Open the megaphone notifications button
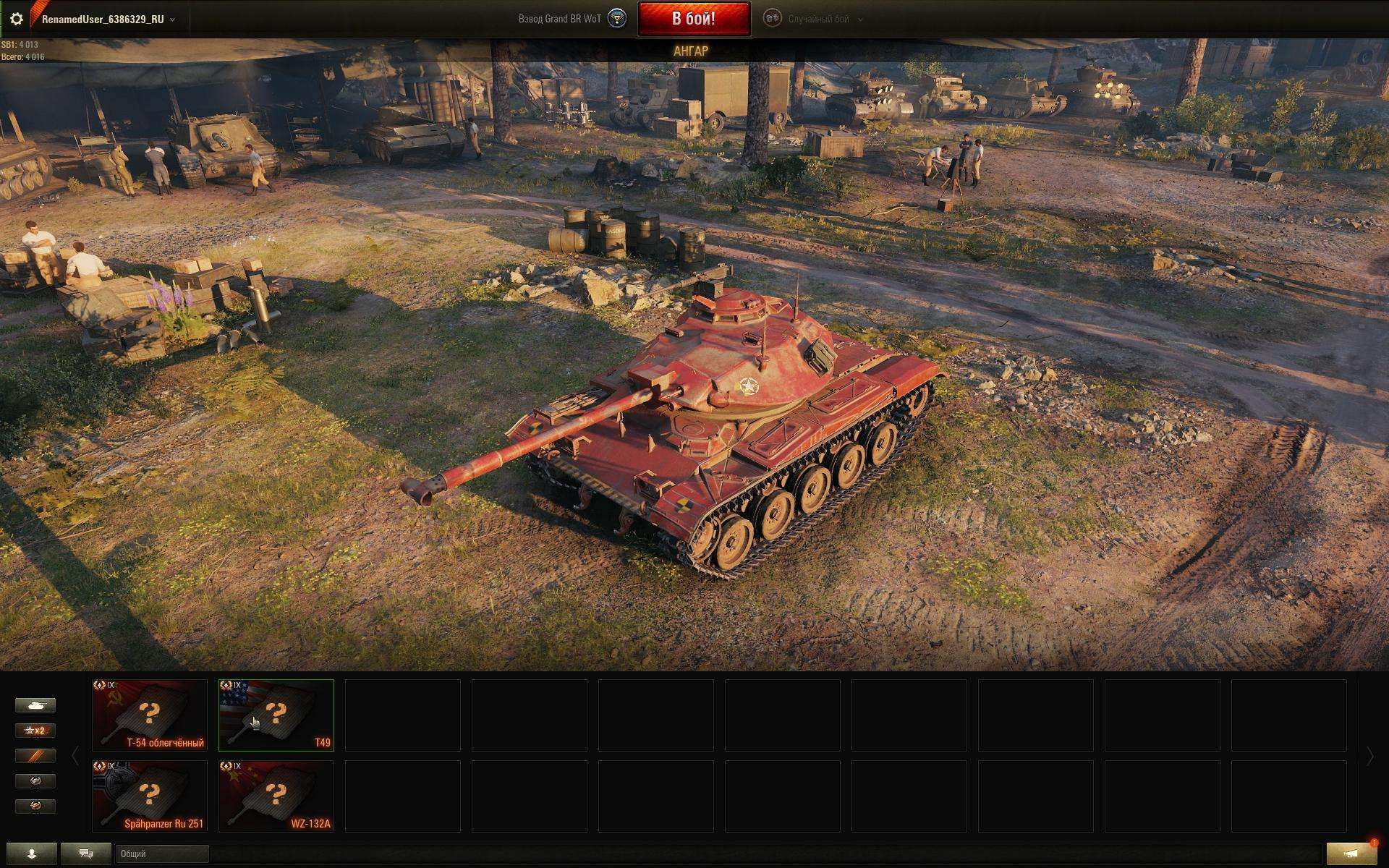 tap(1351, 854)
